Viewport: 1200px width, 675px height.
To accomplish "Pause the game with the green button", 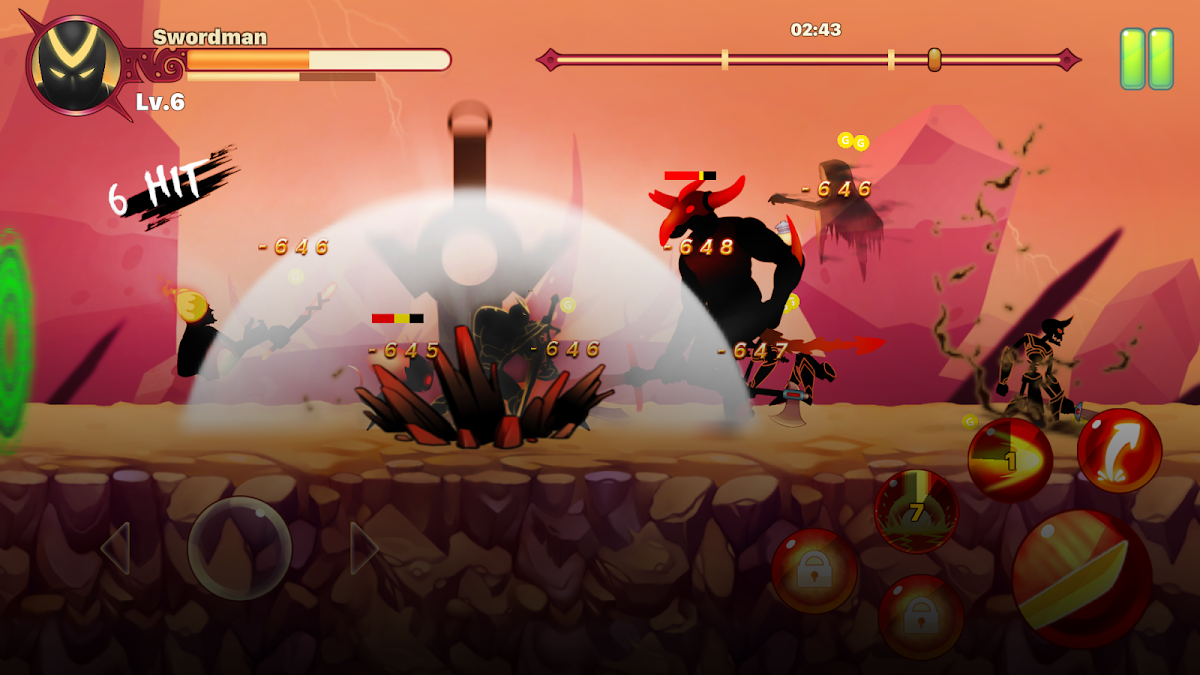I will tap(1146, 59).
